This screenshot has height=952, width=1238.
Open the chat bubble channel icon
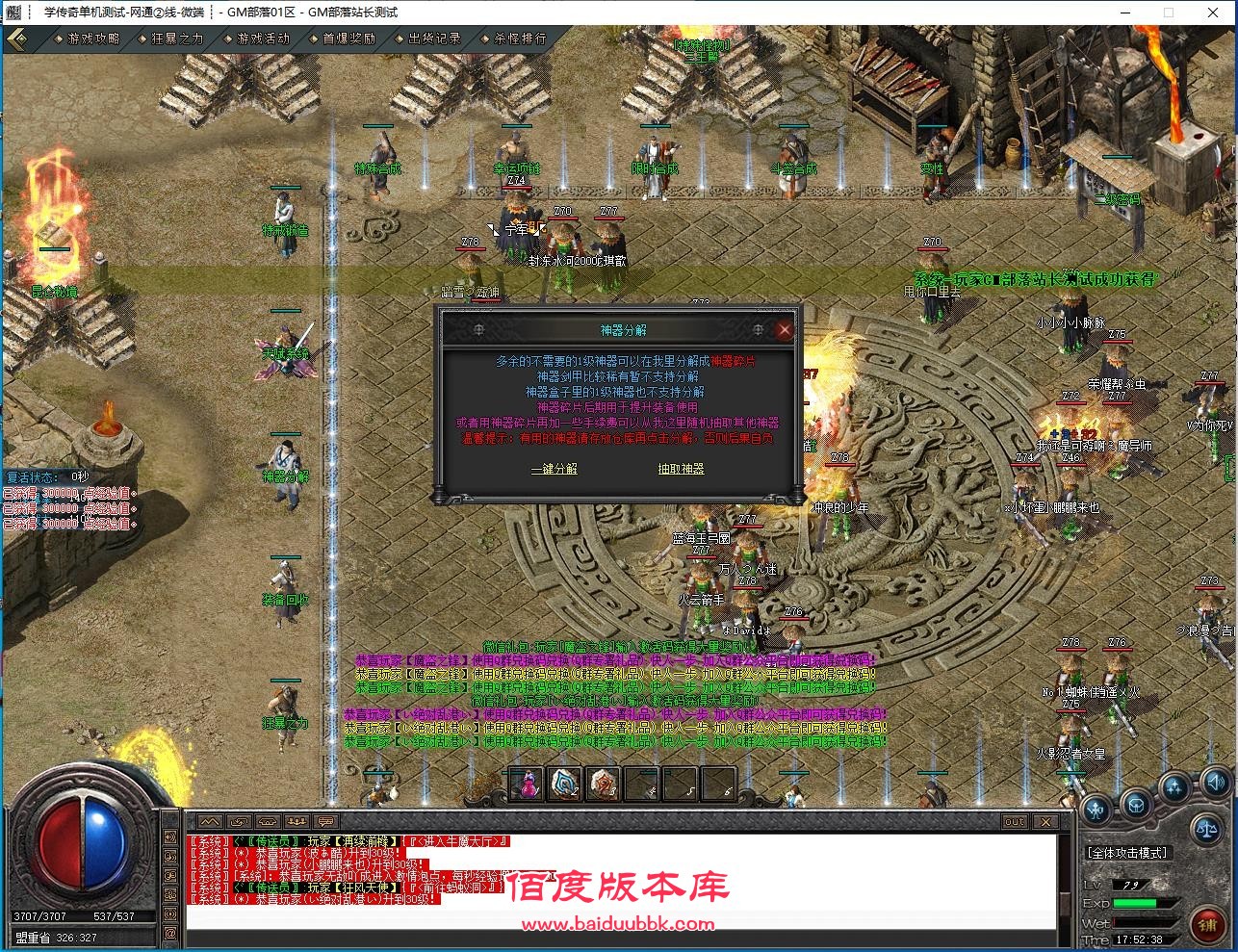(323, 822)
